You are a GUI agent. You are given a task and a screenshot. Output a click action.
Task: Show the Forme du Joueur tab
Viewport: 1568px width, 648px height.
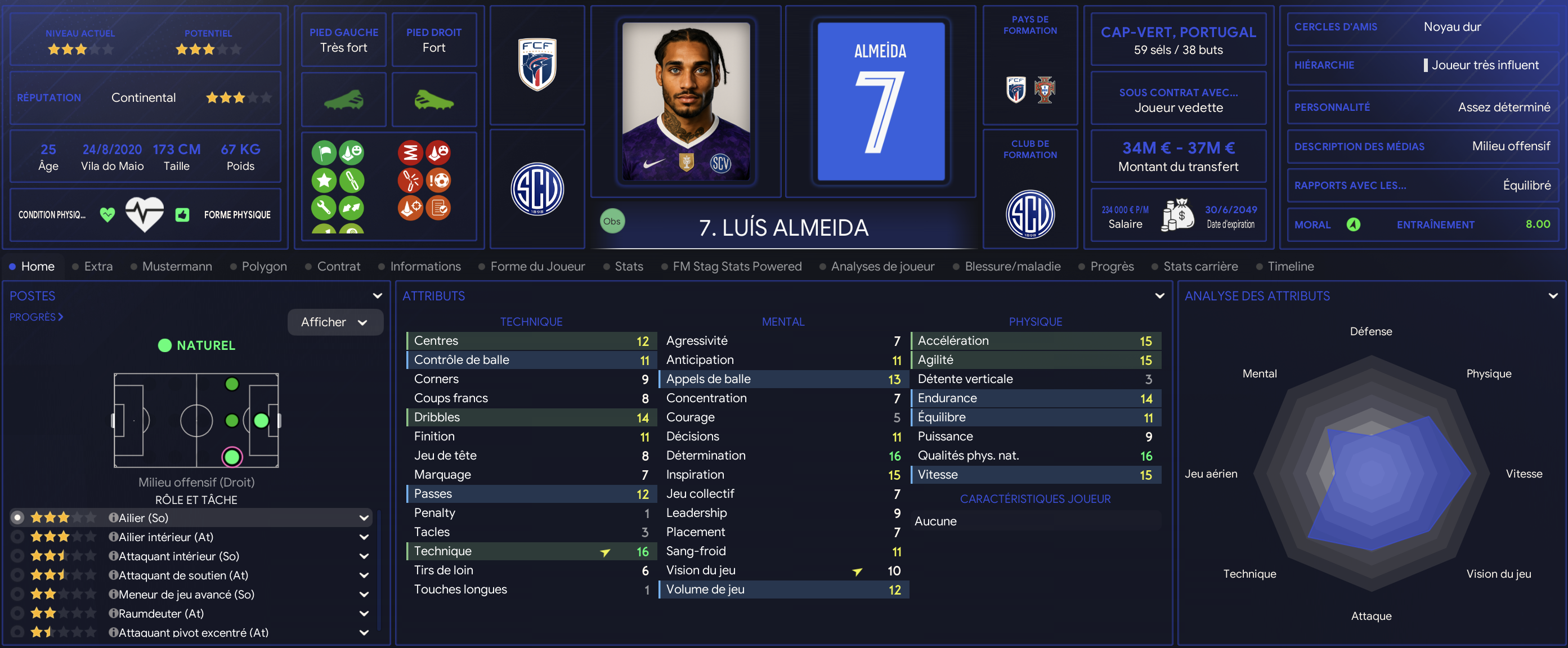(x=537, y=267)
